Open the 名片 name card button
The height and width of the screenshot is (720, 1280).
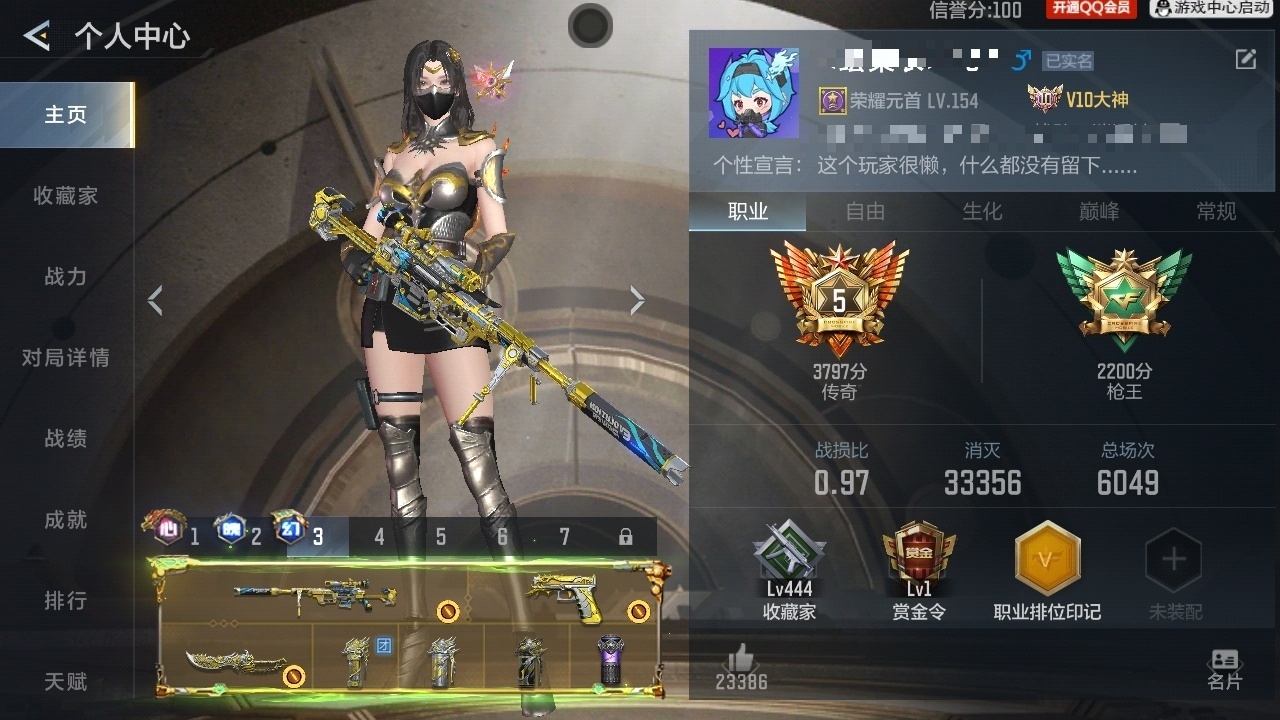(x=1224, y=669)
